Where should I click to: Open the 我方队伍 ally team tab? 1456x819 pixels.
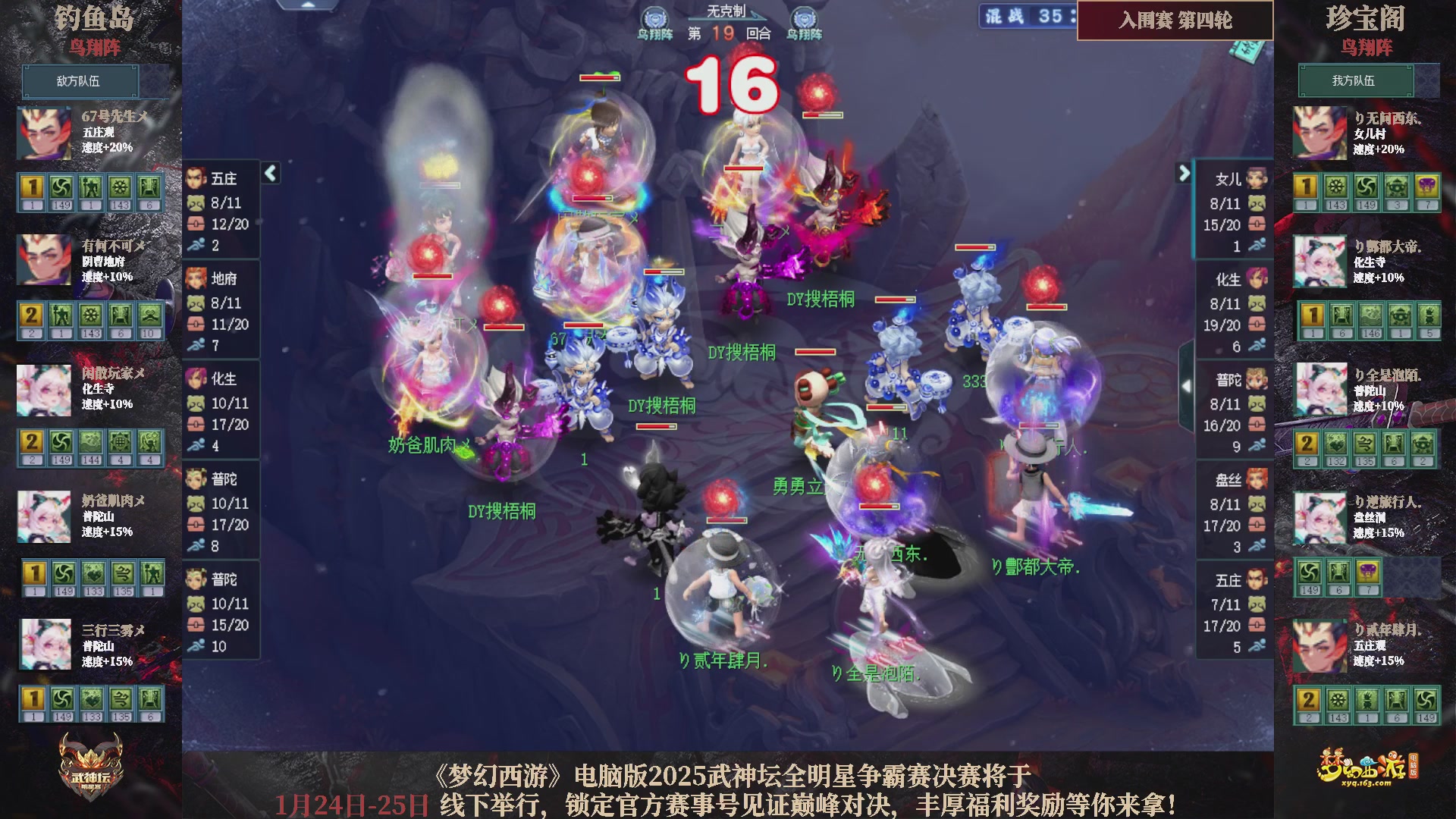[x=1356, y=81]
